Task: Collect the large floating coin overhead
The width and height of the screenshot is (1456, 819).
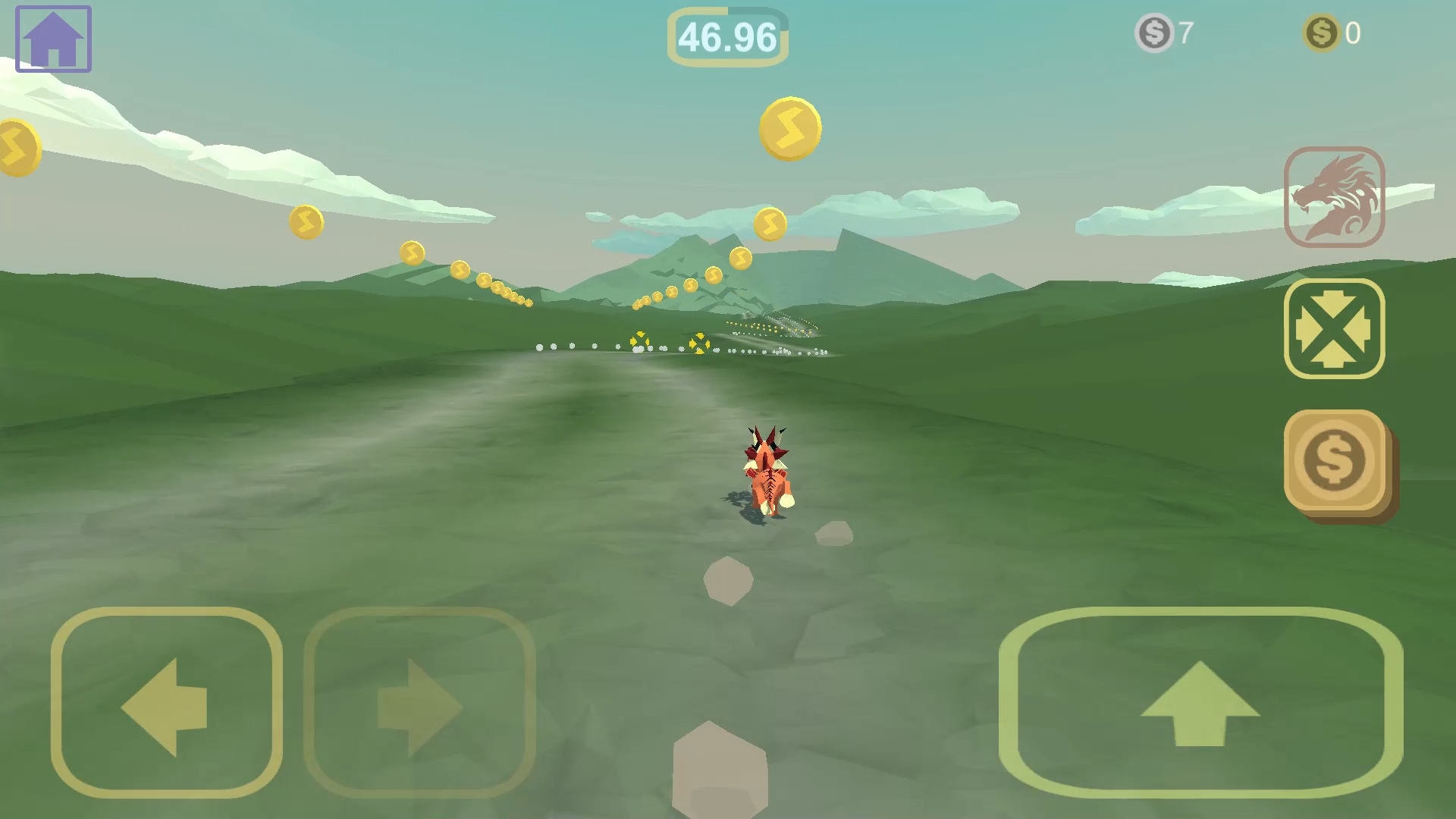Action: pos(789,127)
